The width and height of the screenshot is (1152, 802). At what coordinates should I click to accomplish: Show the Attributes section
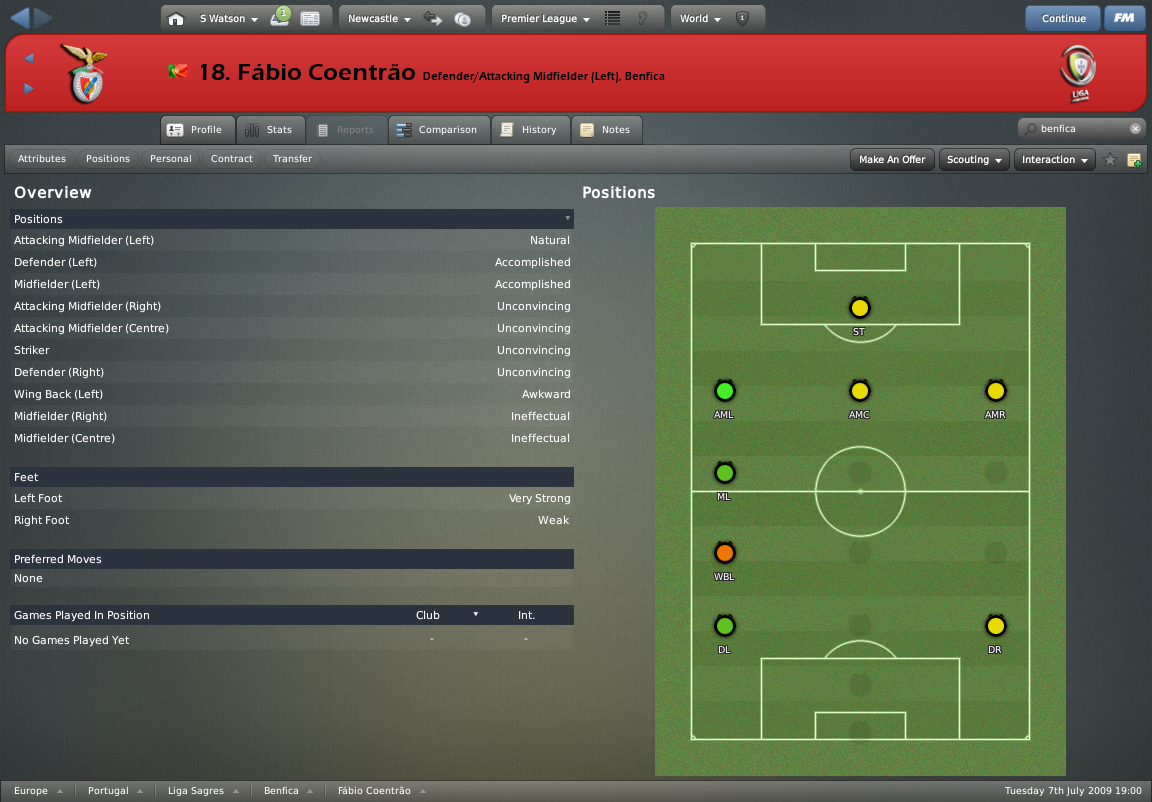(x=42, y=159)
